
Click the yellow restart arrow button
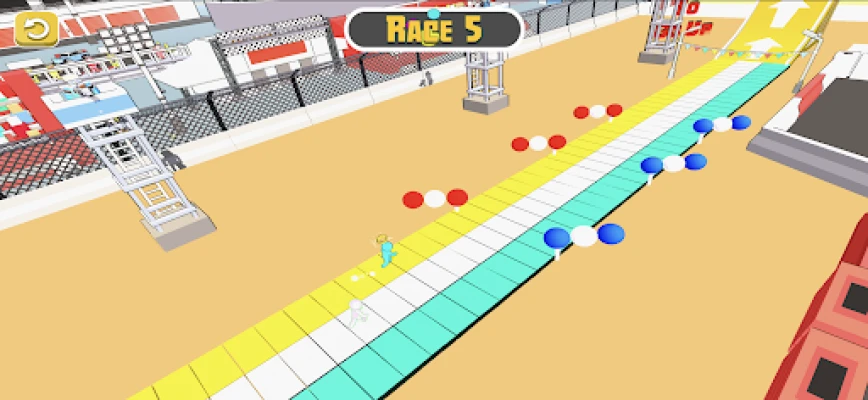point(37,28)
